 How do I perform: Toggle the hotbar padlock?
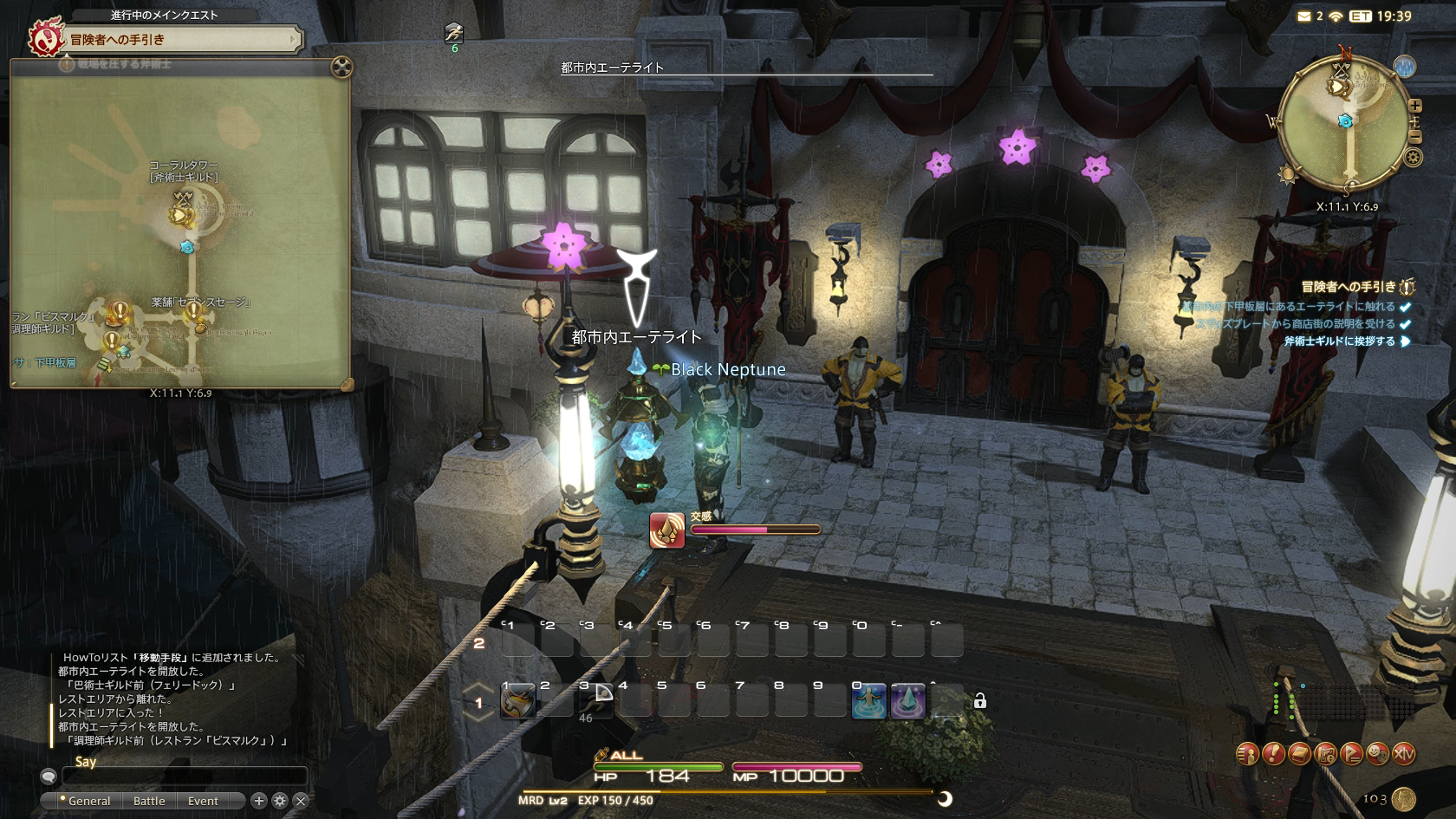point(980,701)
